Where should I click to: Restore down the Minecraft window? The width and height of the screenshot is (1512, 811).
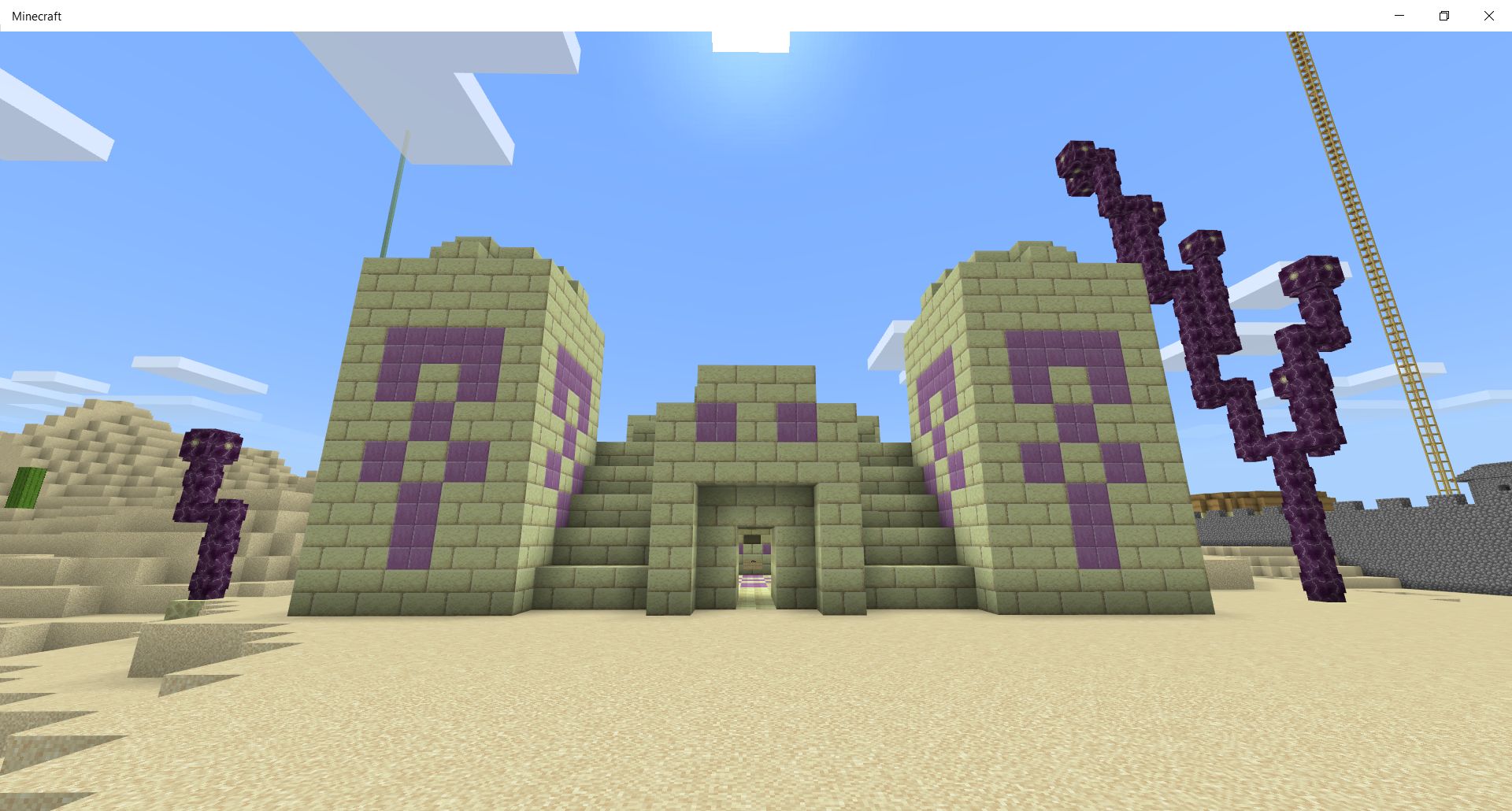1444,16
